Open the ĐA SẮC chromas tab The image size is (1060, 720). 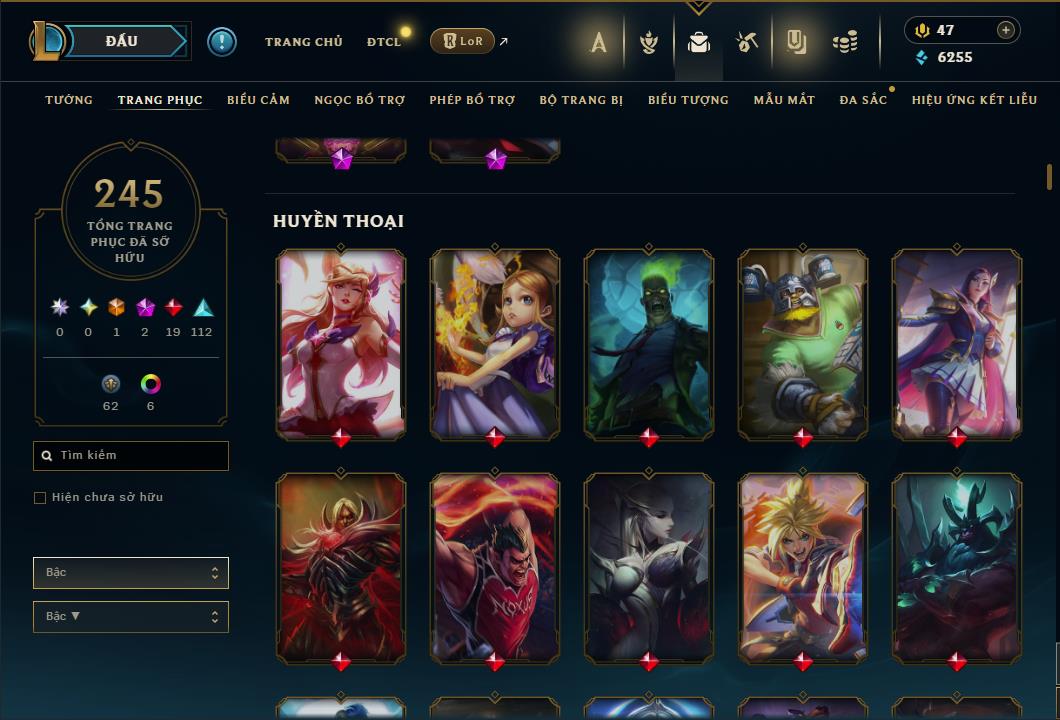[863, 100]
